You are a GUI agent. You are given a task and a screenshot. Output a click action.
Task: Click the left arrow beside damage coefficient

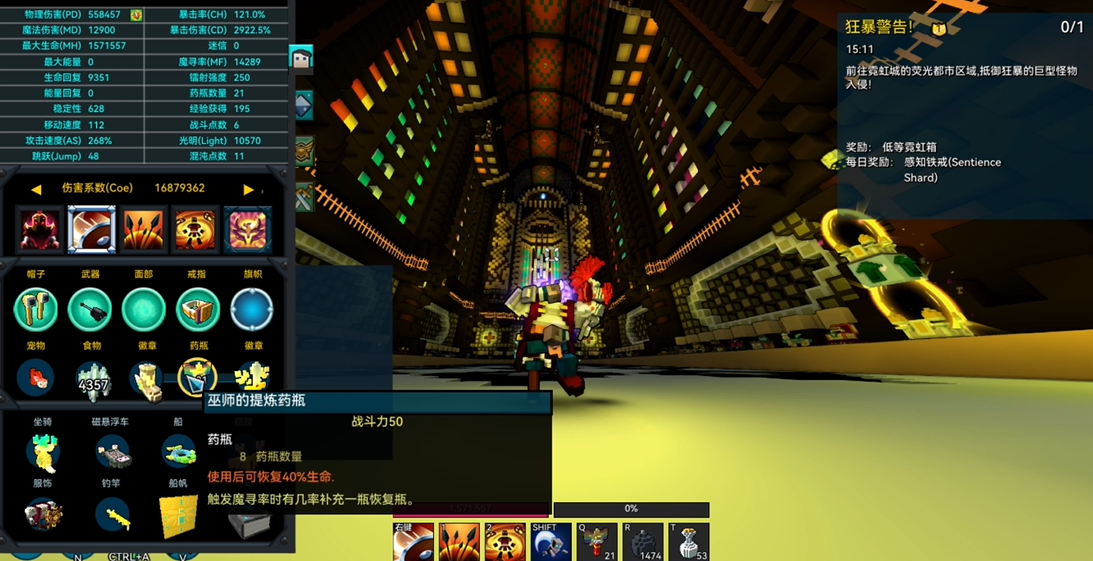pos(36,189)
